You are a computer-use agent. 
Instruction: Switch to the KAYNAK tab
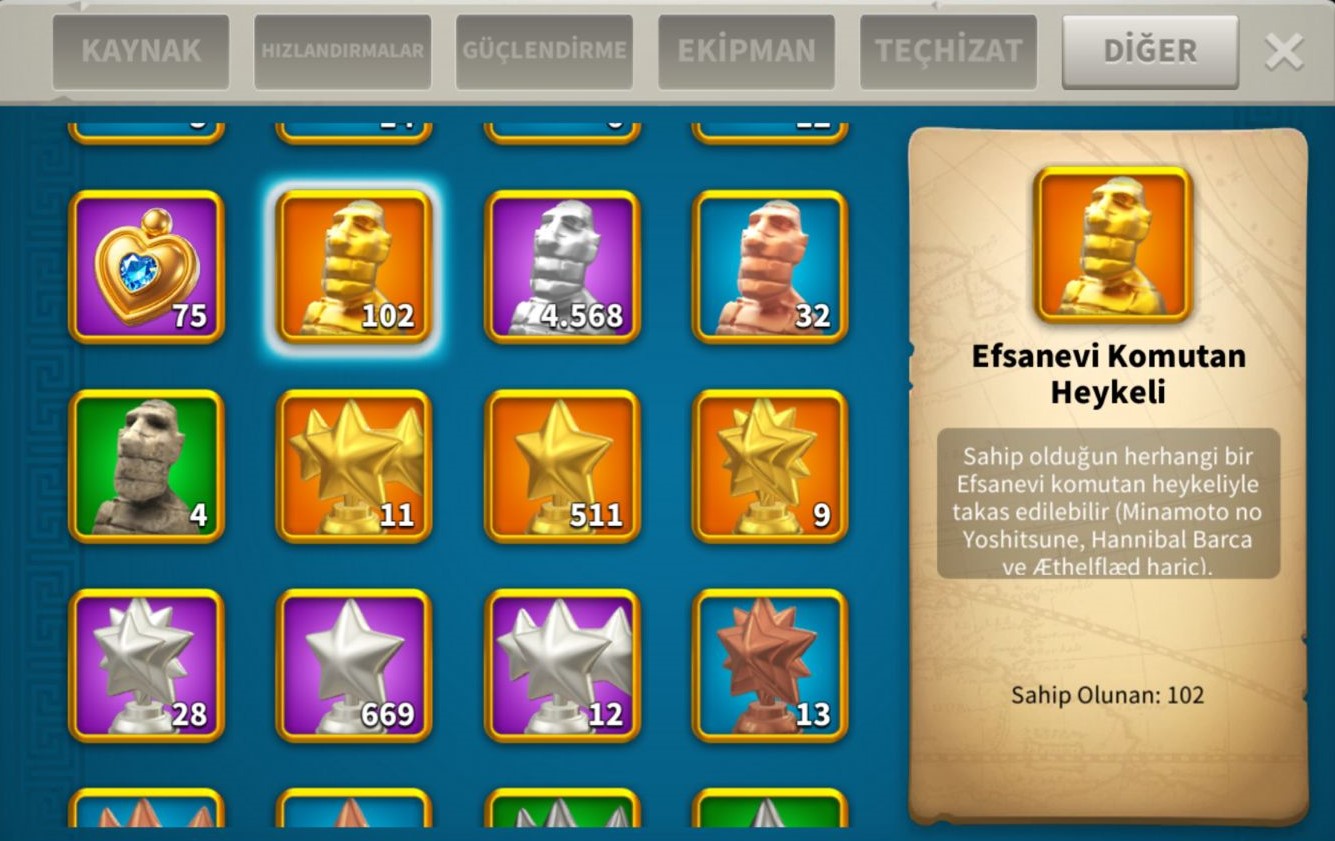point(141,51)
